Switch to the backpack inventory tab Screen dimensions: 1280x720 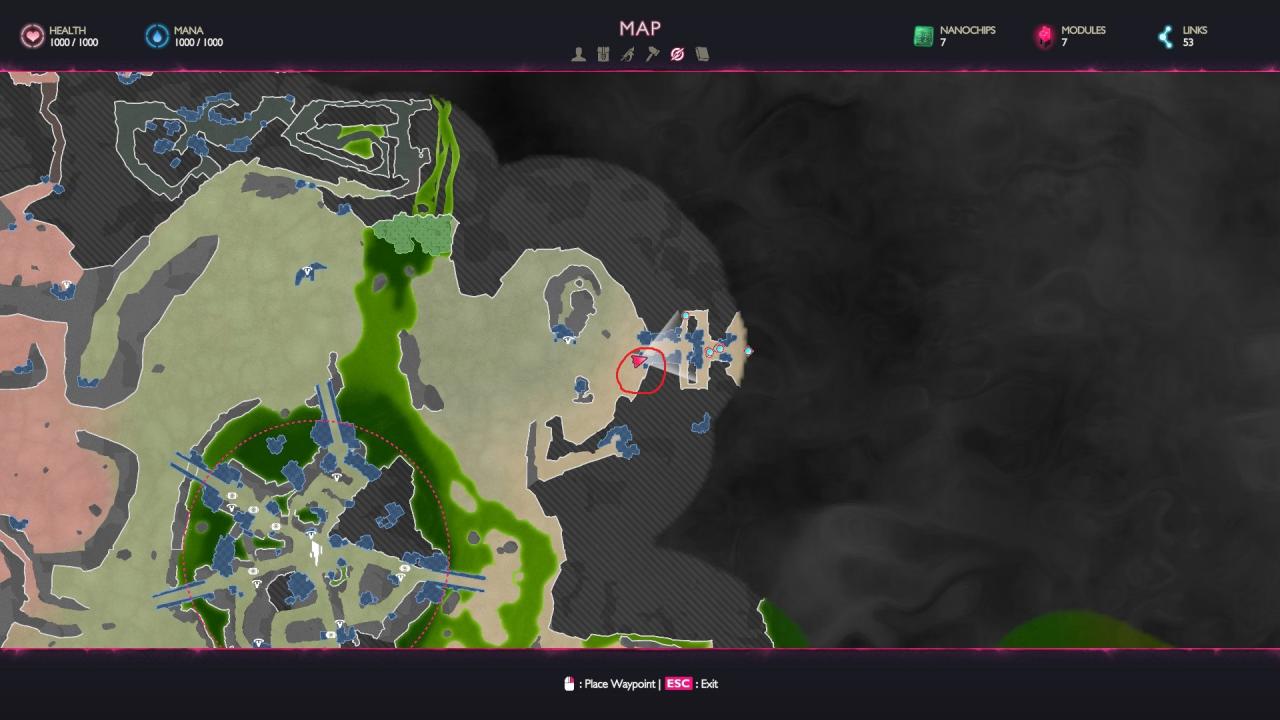(x=603, y=55)
